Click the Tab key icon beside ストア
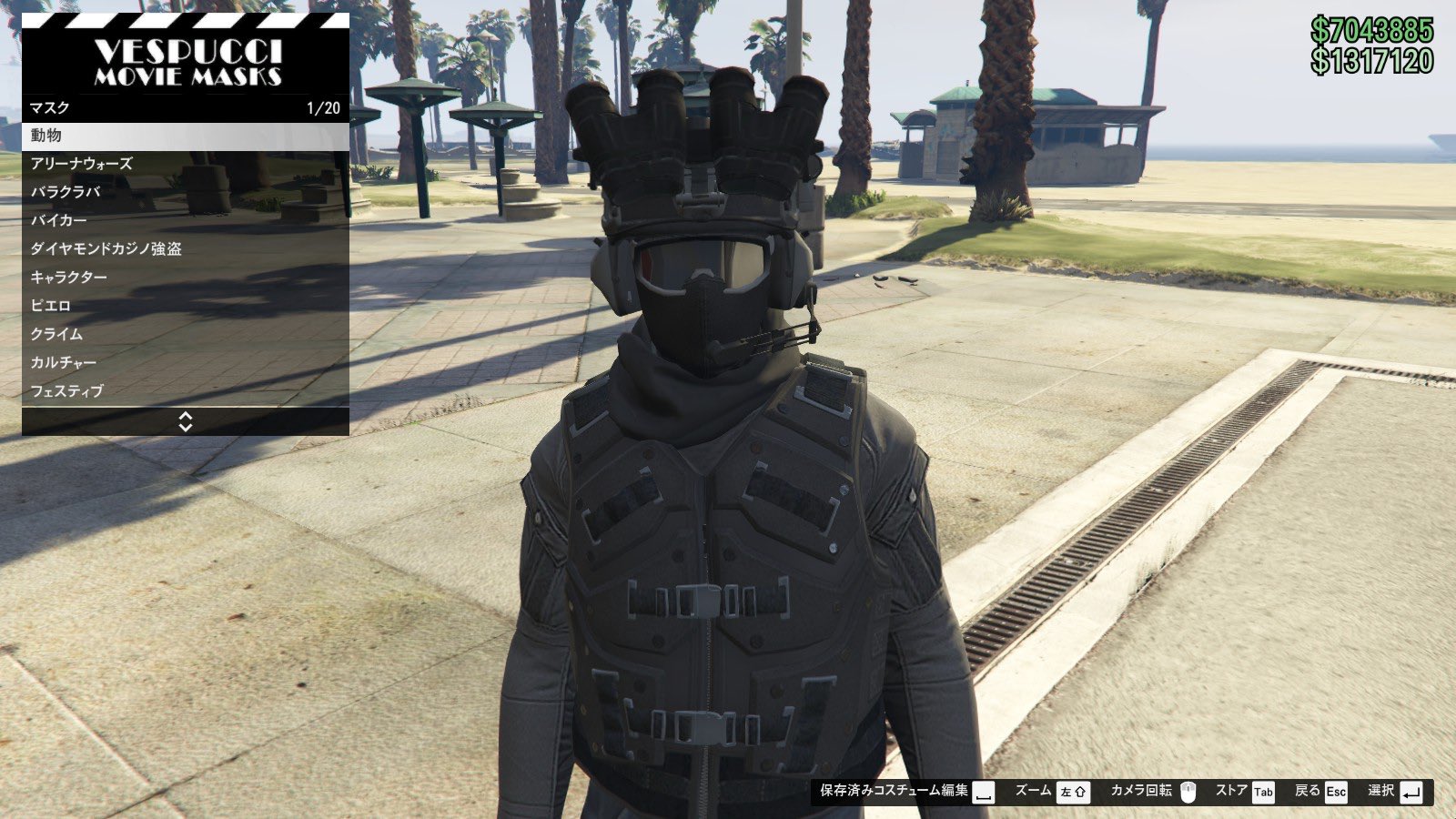Viewport: 1456px width, 819px height. click(x=1265, y=793)
